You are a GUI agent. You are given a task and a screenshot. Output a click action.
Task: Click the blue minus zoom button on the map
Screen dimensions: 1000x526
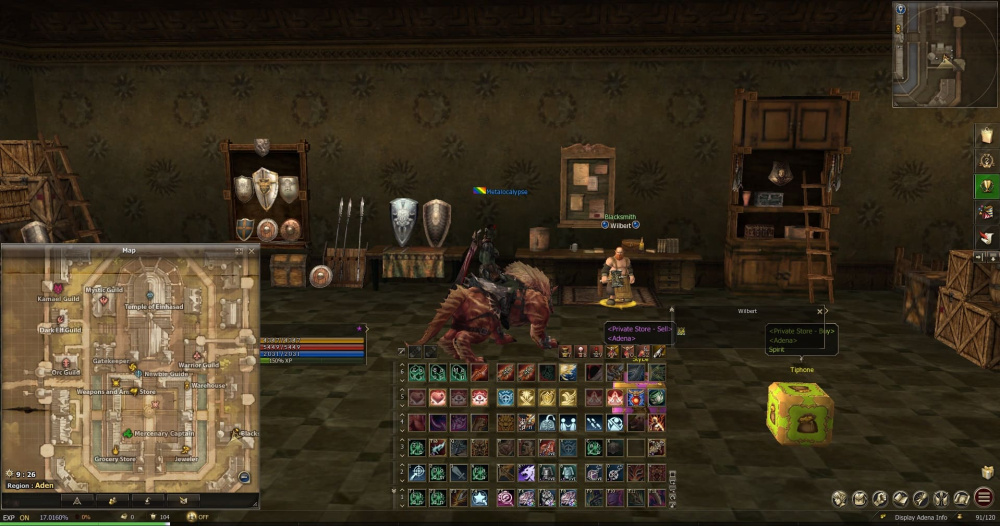245,478
